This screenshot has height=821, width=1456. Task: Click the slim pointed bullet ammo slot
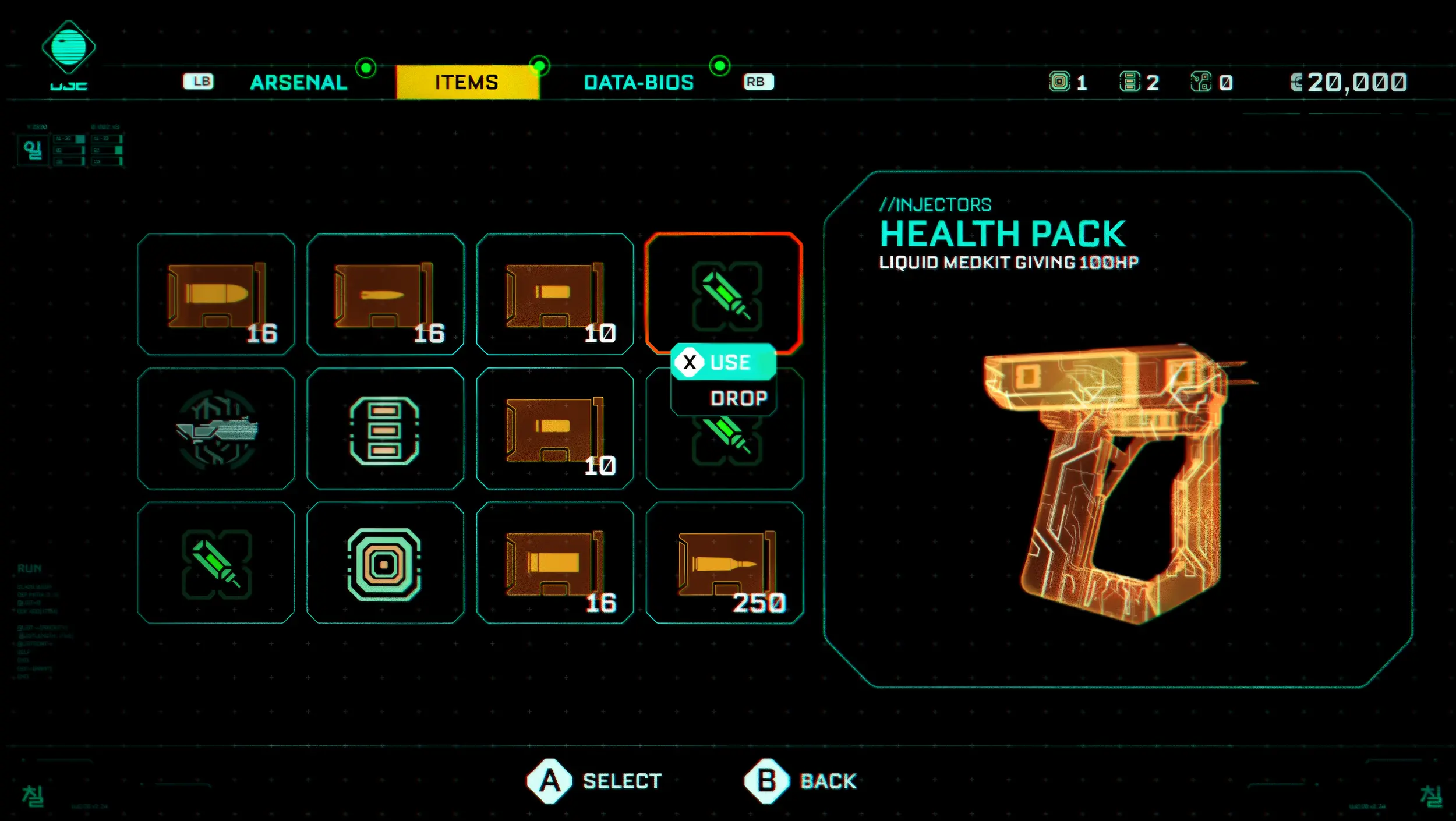[x=385, y=294]
